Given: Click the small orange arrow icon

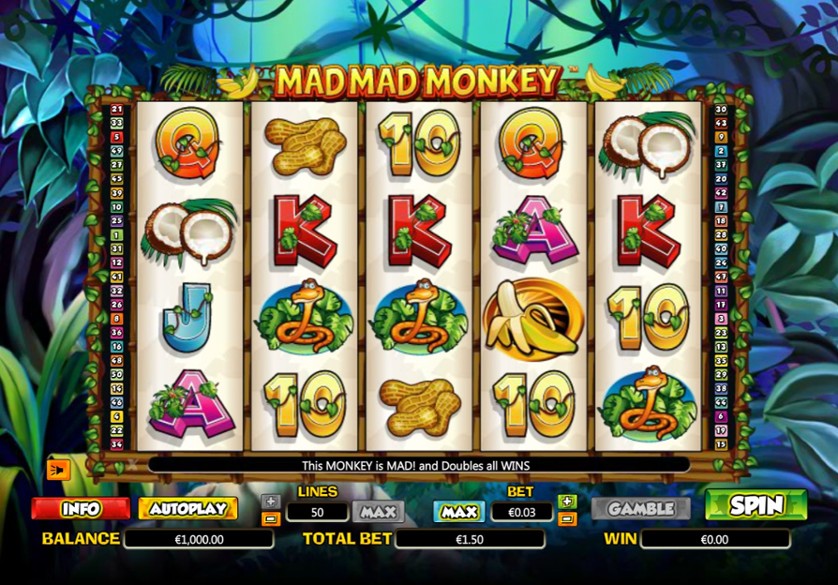Looking at the screenshot, I should [x=58, y=468].
